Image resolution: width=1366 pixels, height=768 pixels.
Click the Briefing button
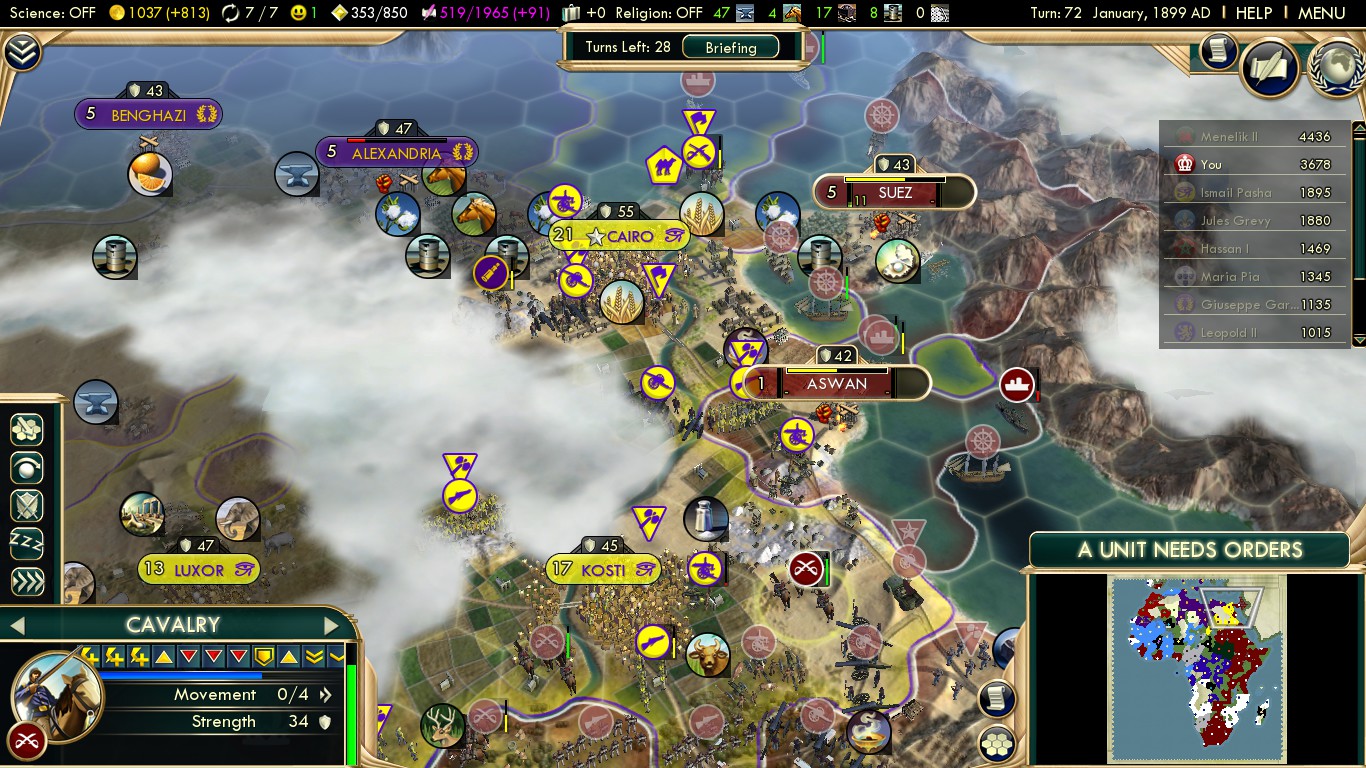coord(731,47)
